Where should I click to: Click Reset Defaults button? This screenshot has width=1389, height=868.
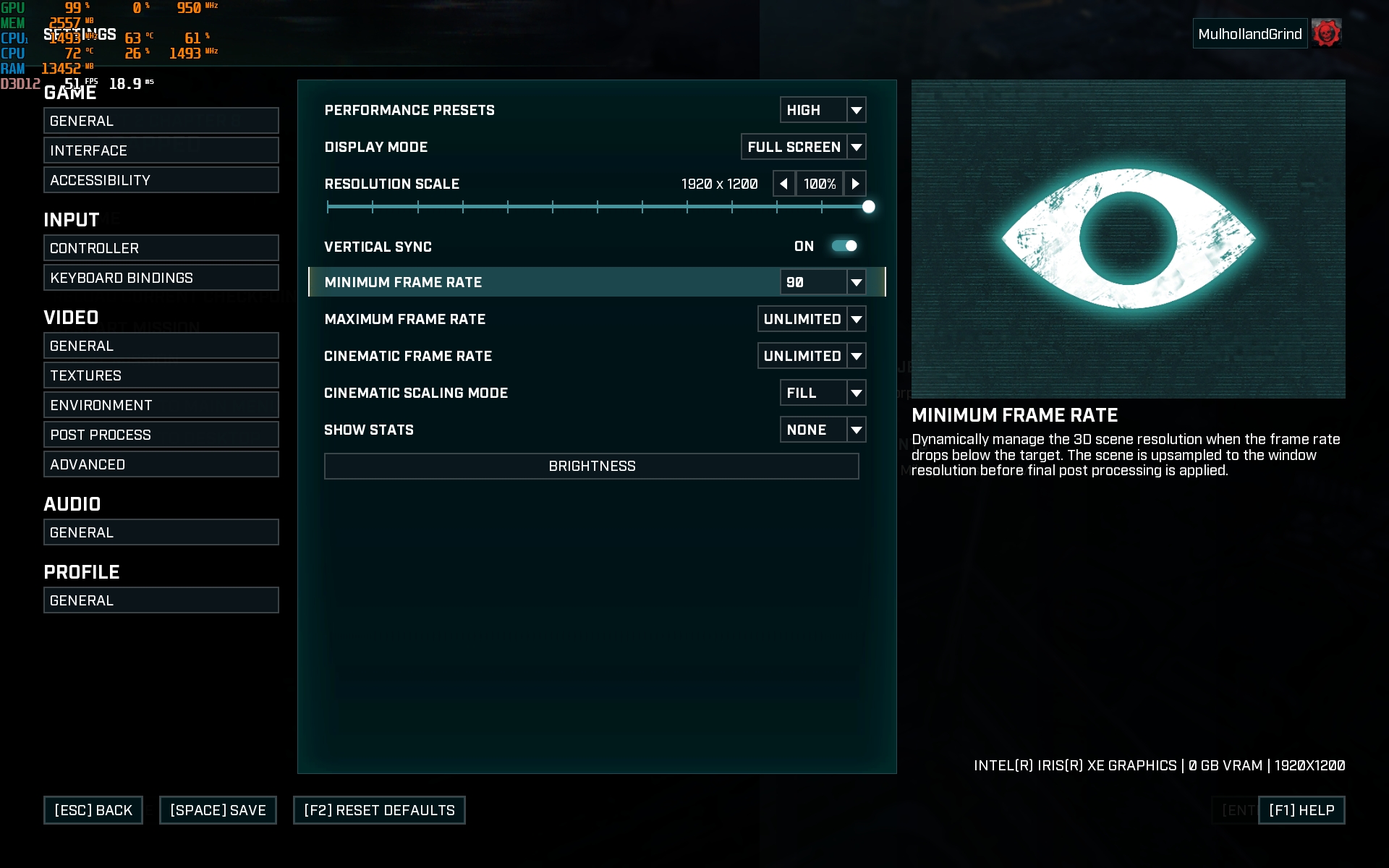point(379,810)
